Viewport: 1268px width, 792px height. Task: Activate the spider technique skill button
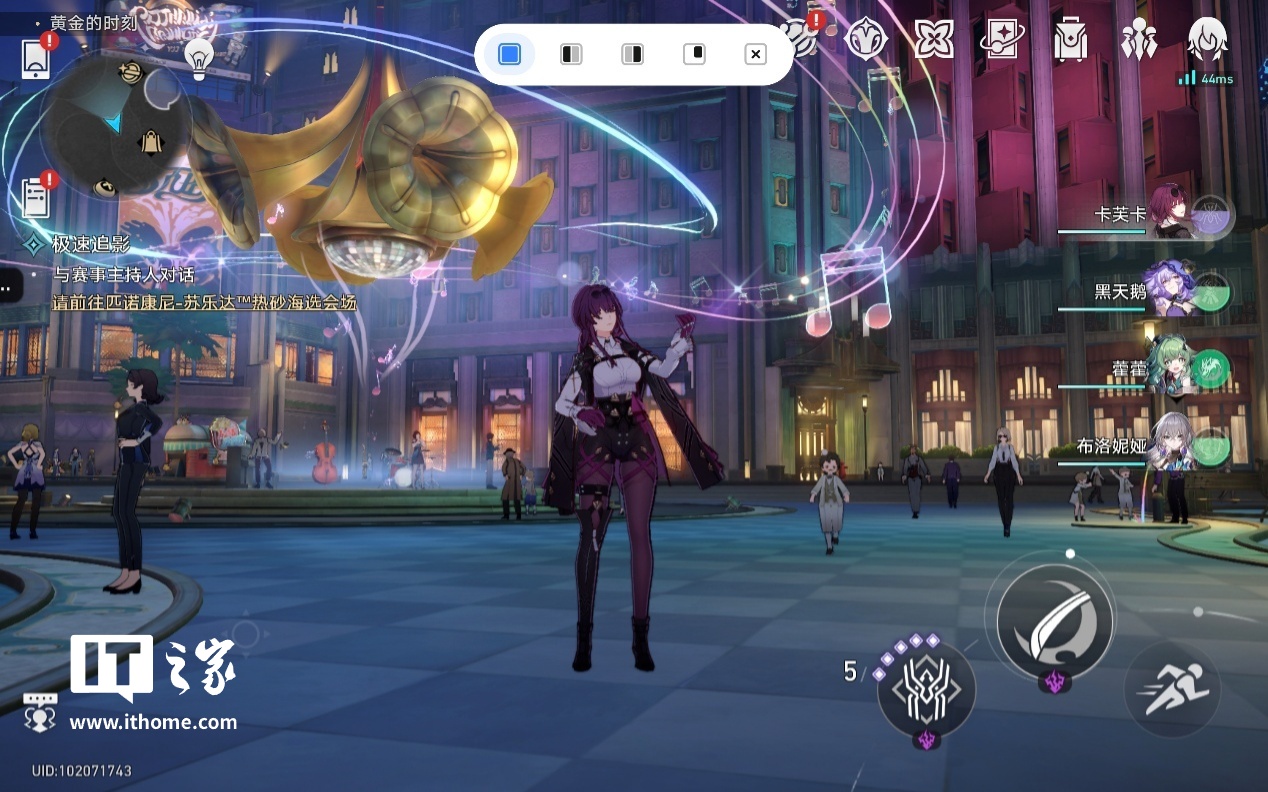[926, 691]
